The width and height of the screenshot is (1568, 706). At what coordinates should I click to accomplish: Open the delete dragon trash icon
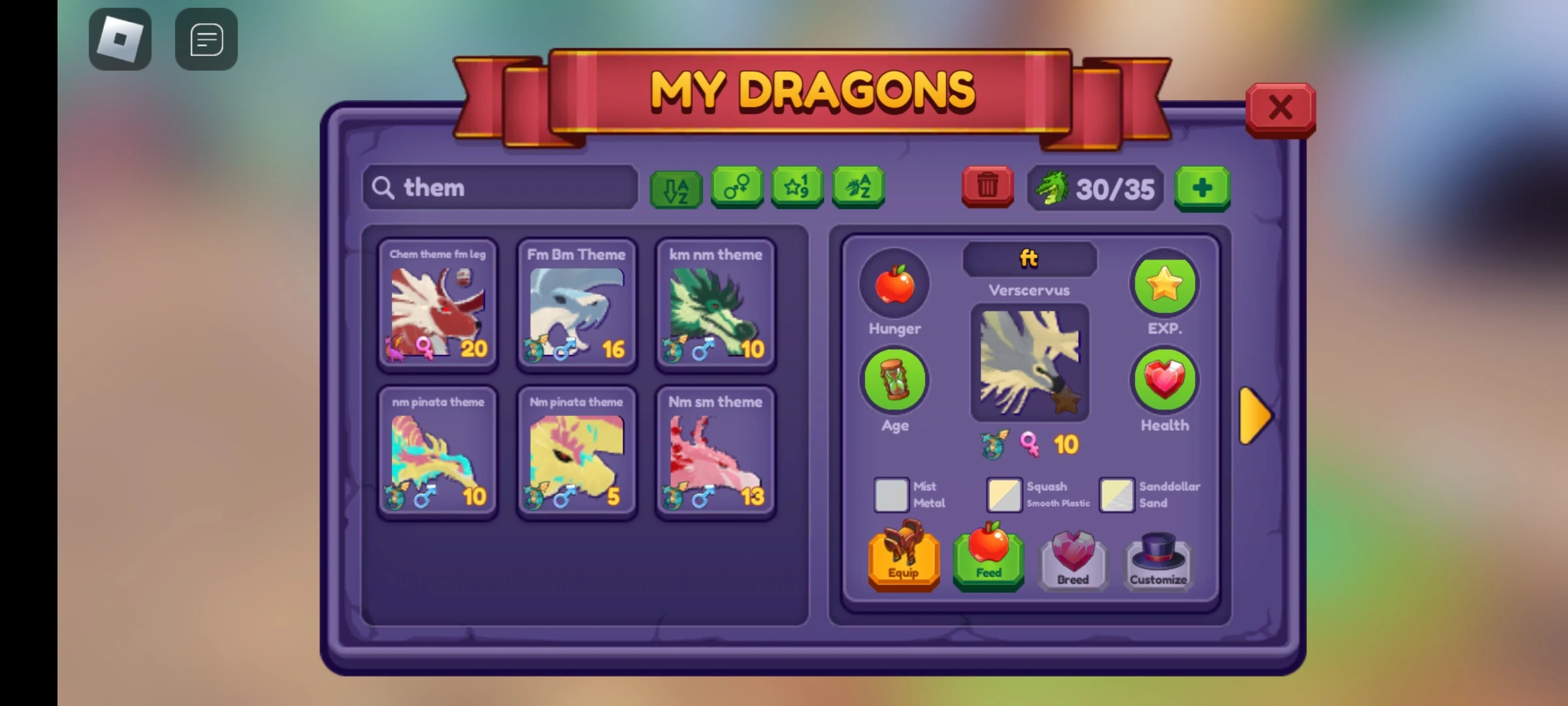tap(987, 188)
